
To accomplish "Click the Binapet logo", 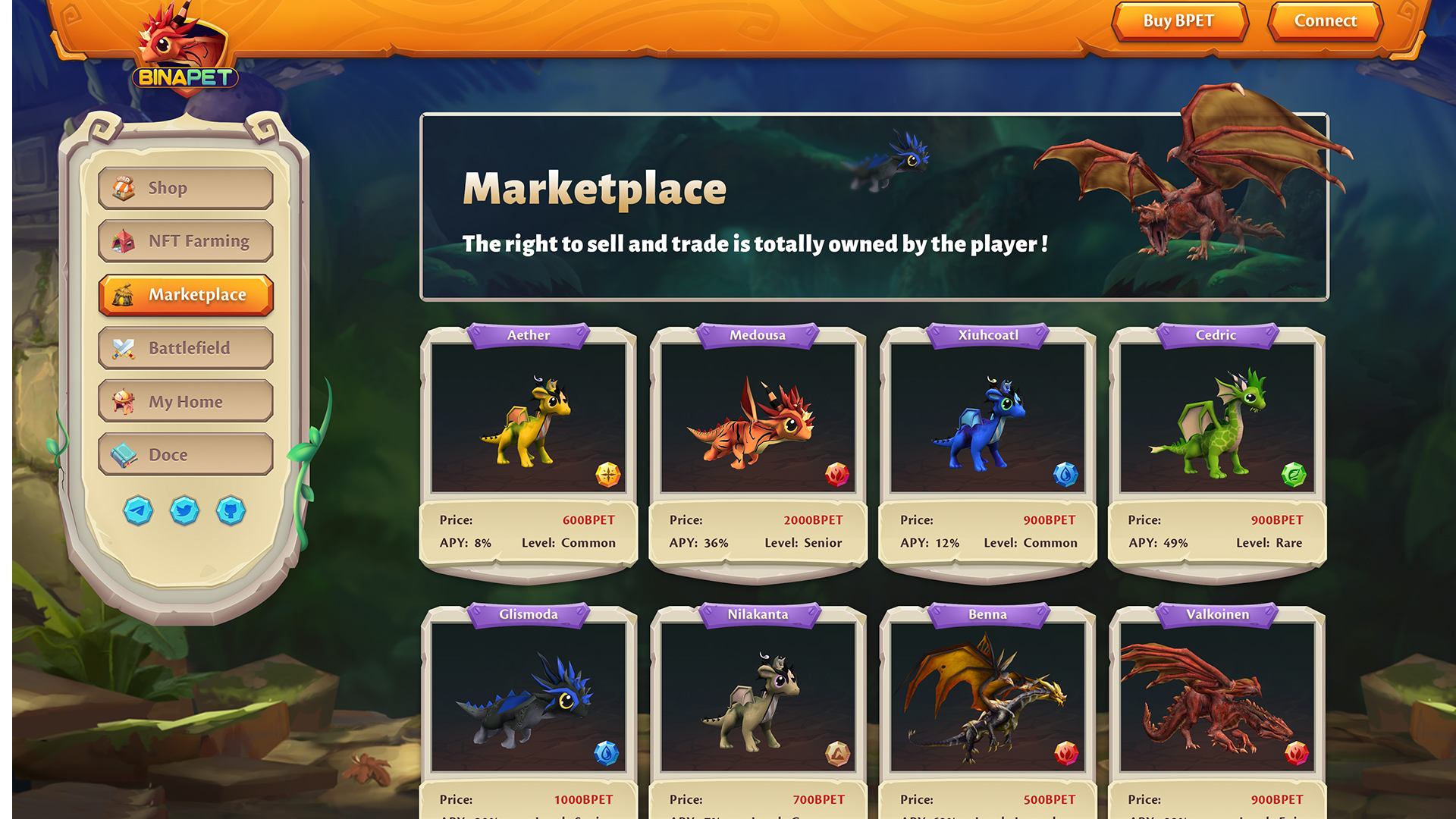I will point(184,55).
